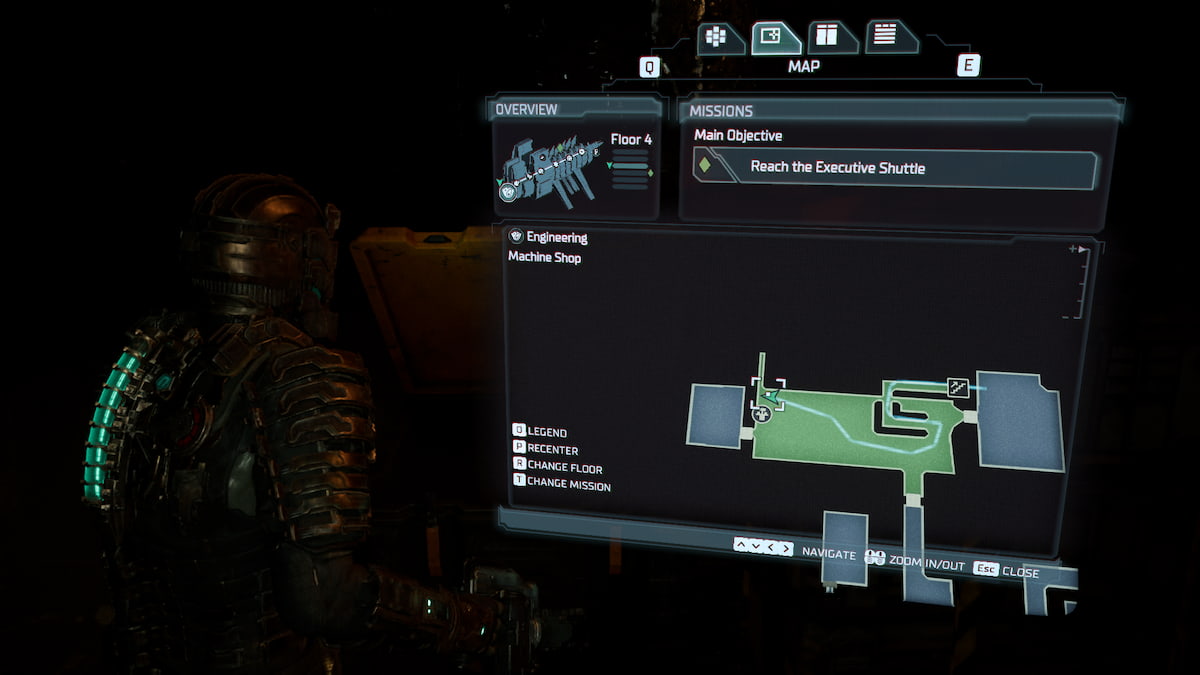The image size is (1200, 675).
Task: Open the text-lines list tab
Action: tap(887, 38)
